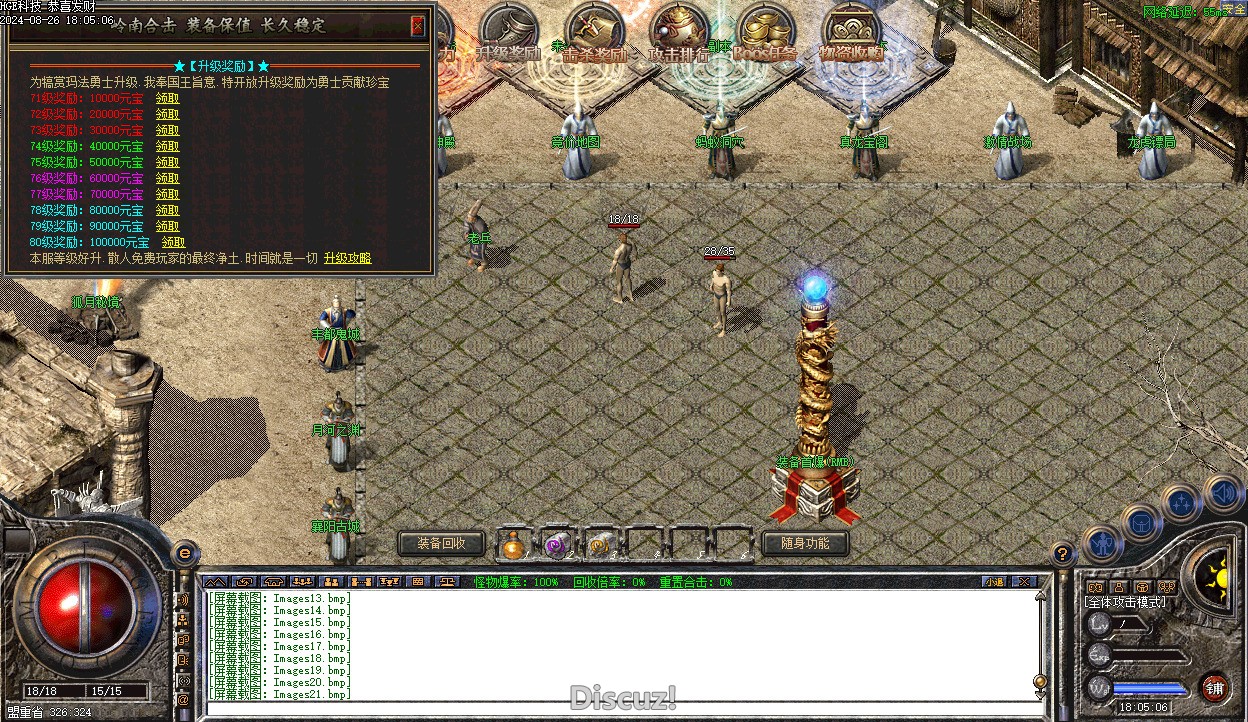Open the 物资收购 treasure chest icon

pyautogui.click(x=852, y=35)
